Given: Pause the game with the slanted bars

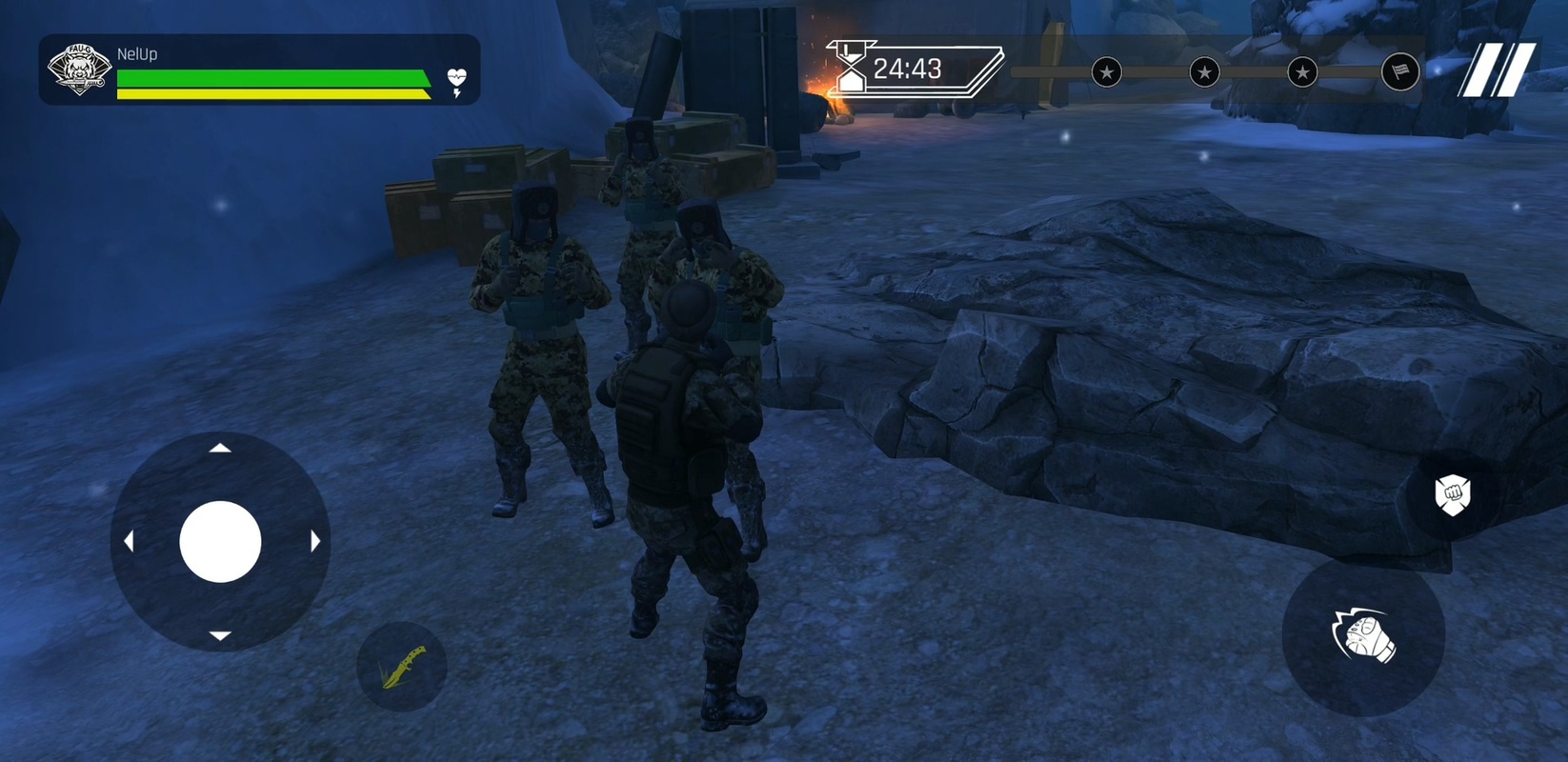Looking at the screenshot, I should (x=1496, y=70).
